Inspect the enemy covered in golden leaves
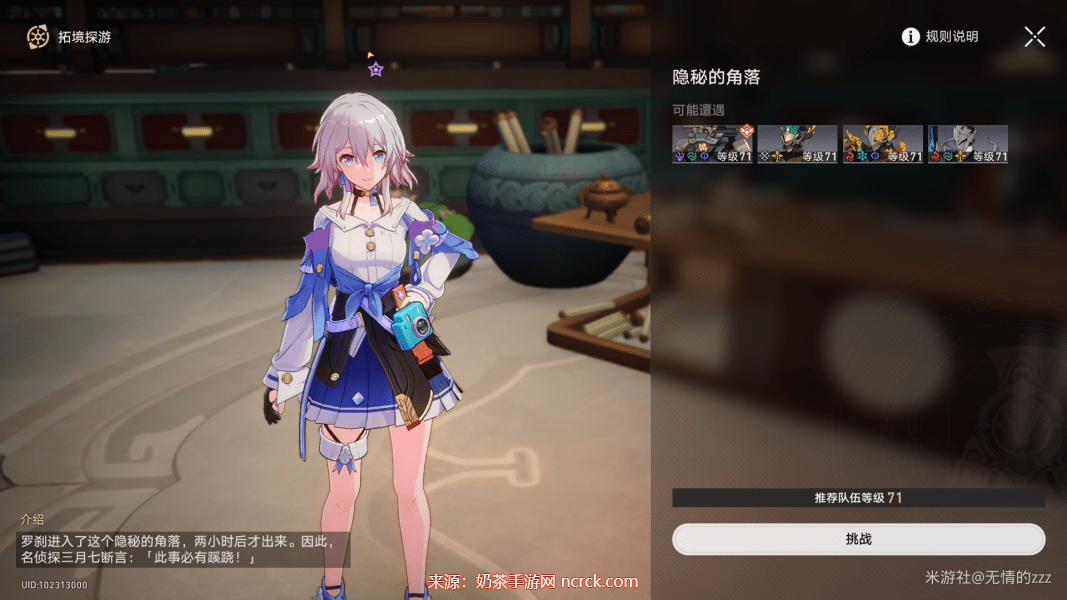The width and height of the screenshot is (1067, 600). pos(882,144)
